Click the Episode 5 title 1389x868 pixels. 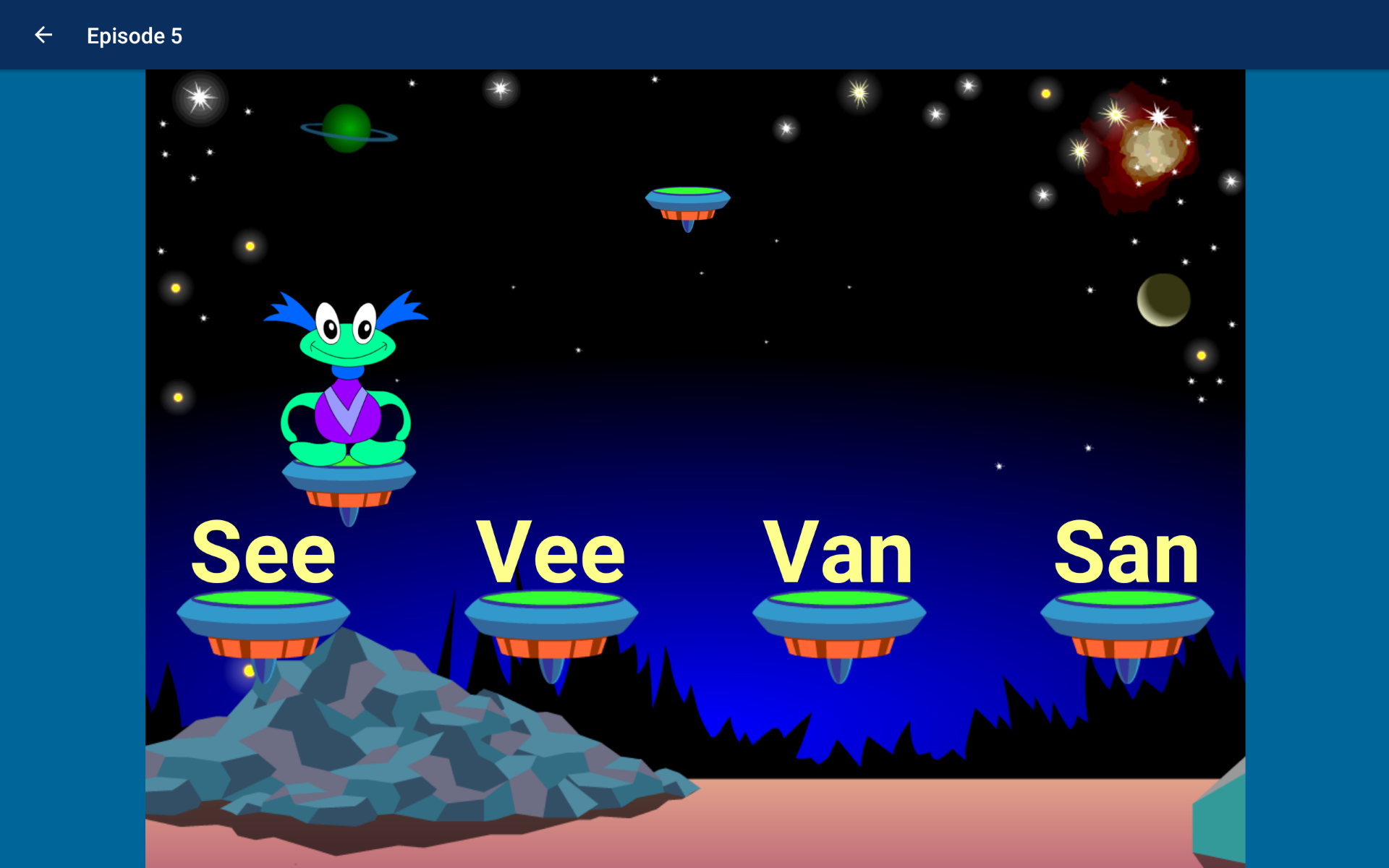(x=135, y=35)
